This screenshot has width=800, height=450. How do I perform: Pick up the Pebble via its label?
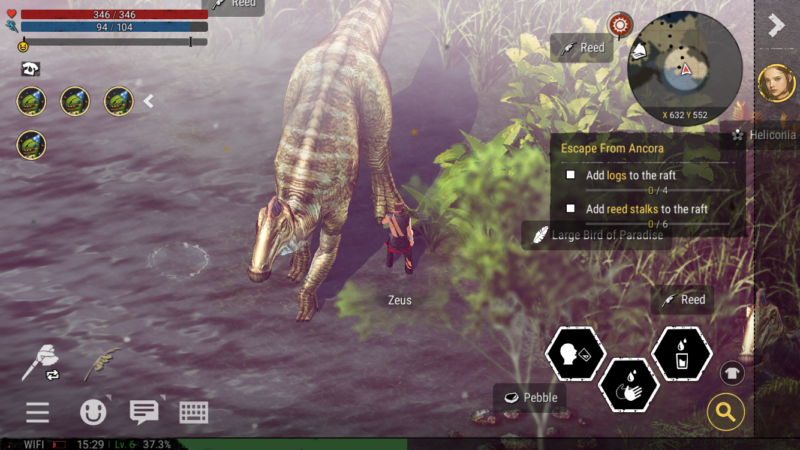(x=530, y=397)
